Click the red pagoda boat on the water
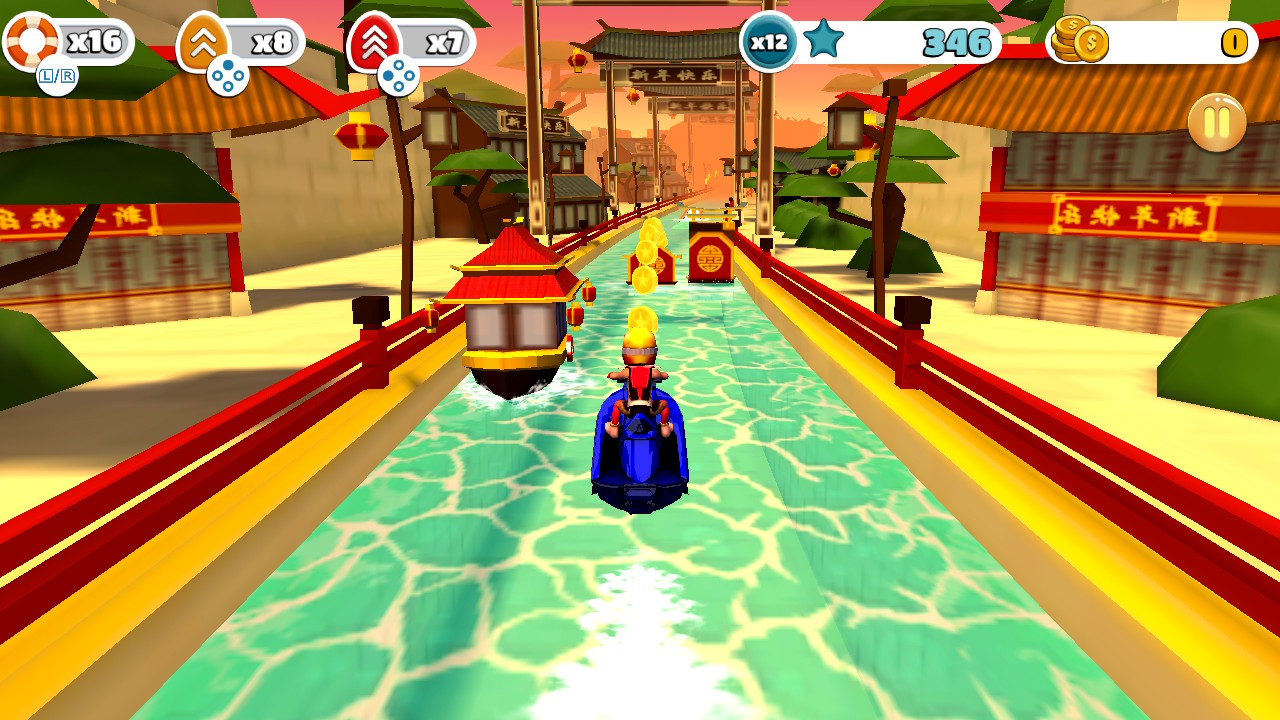1280x720 pixels. pos(512,310)
